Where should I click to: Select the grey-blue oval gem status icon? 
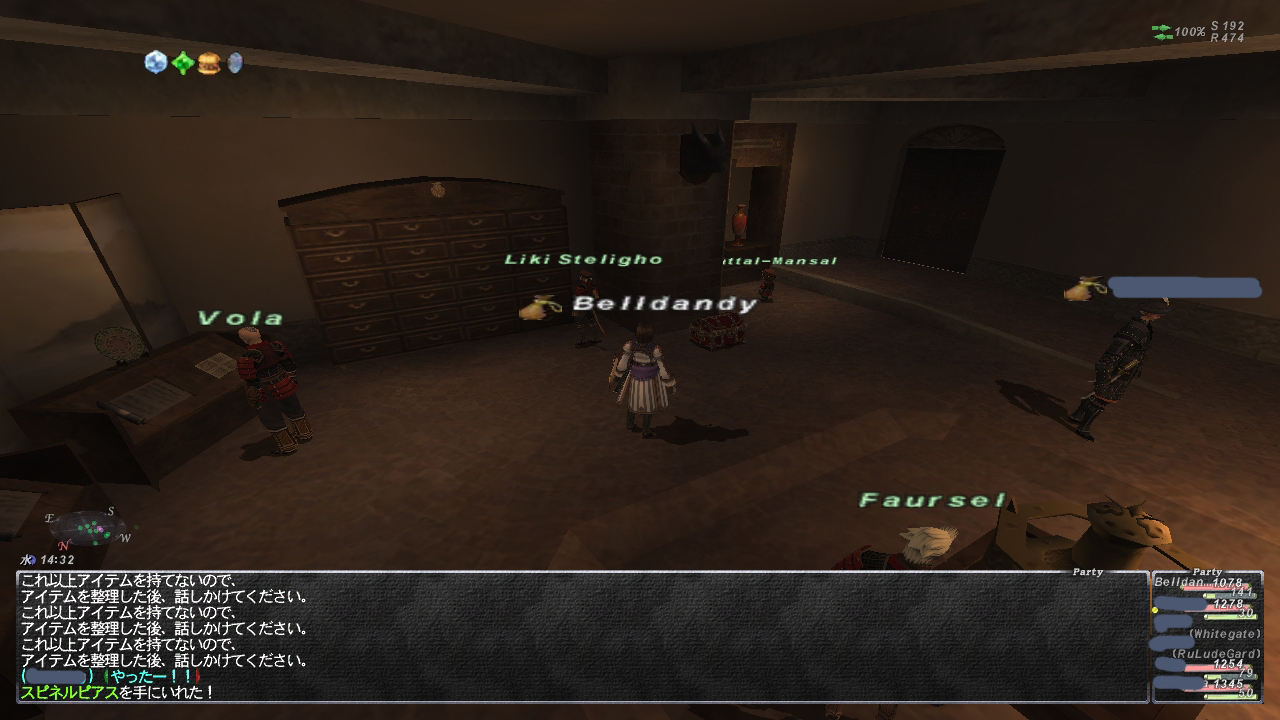235,63
